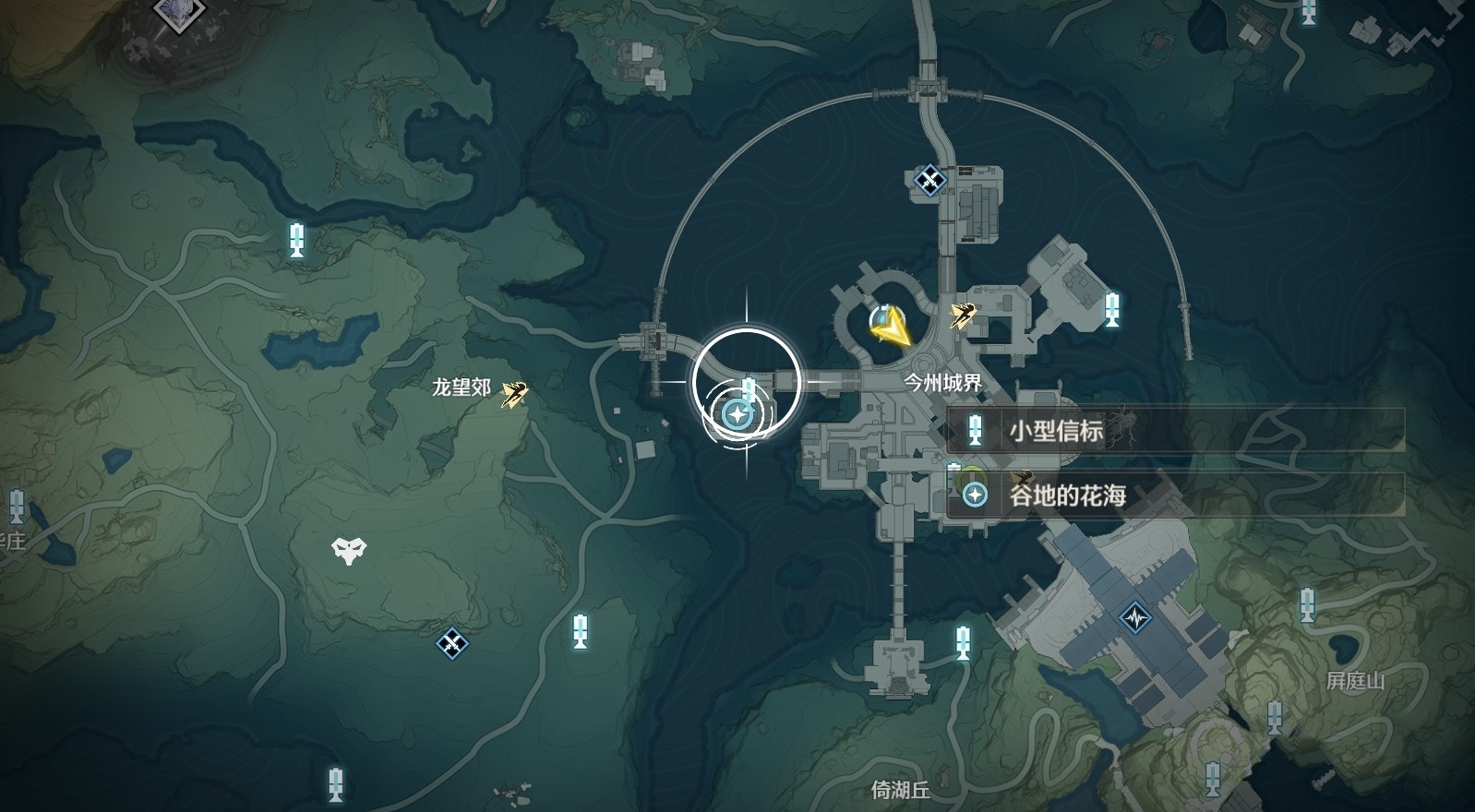Select the 谷地的花海 resonance beacon marker

737,415
